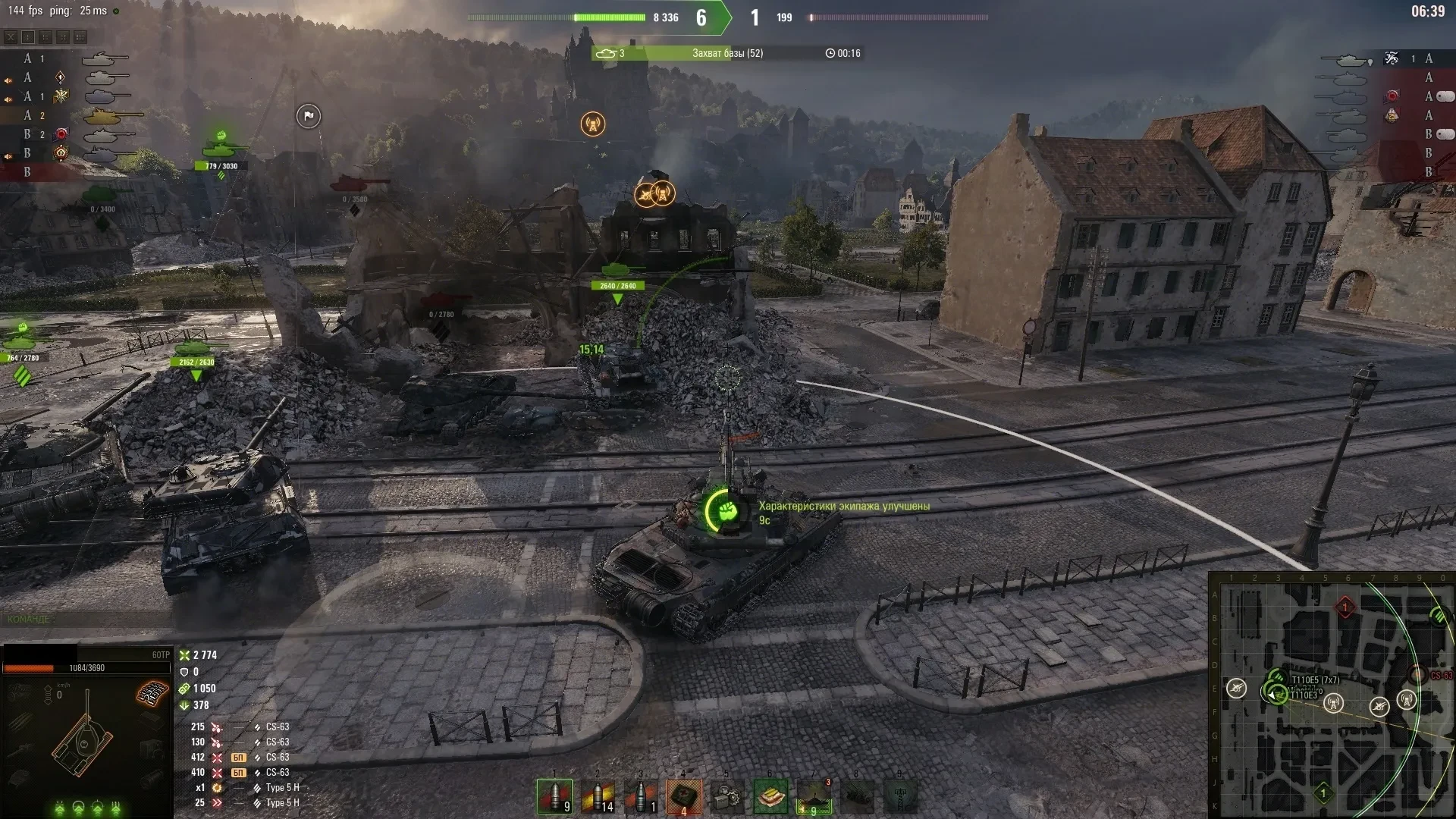
Task: Click the red enemy base marker on minimap
Action: tap(1345, 607)
